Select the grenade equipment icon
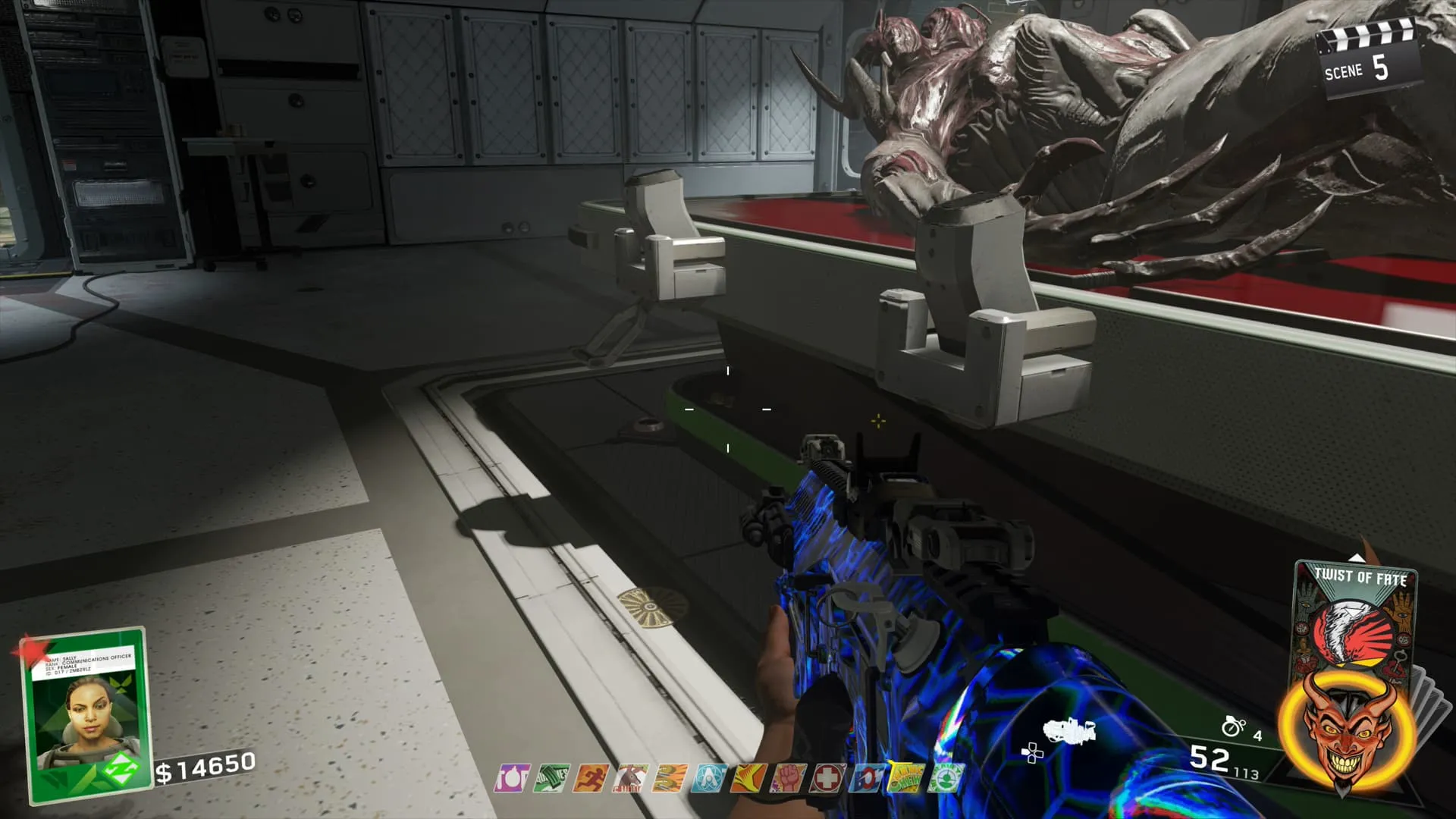This screenshot has height=819, width=1456. (1234, 726)
